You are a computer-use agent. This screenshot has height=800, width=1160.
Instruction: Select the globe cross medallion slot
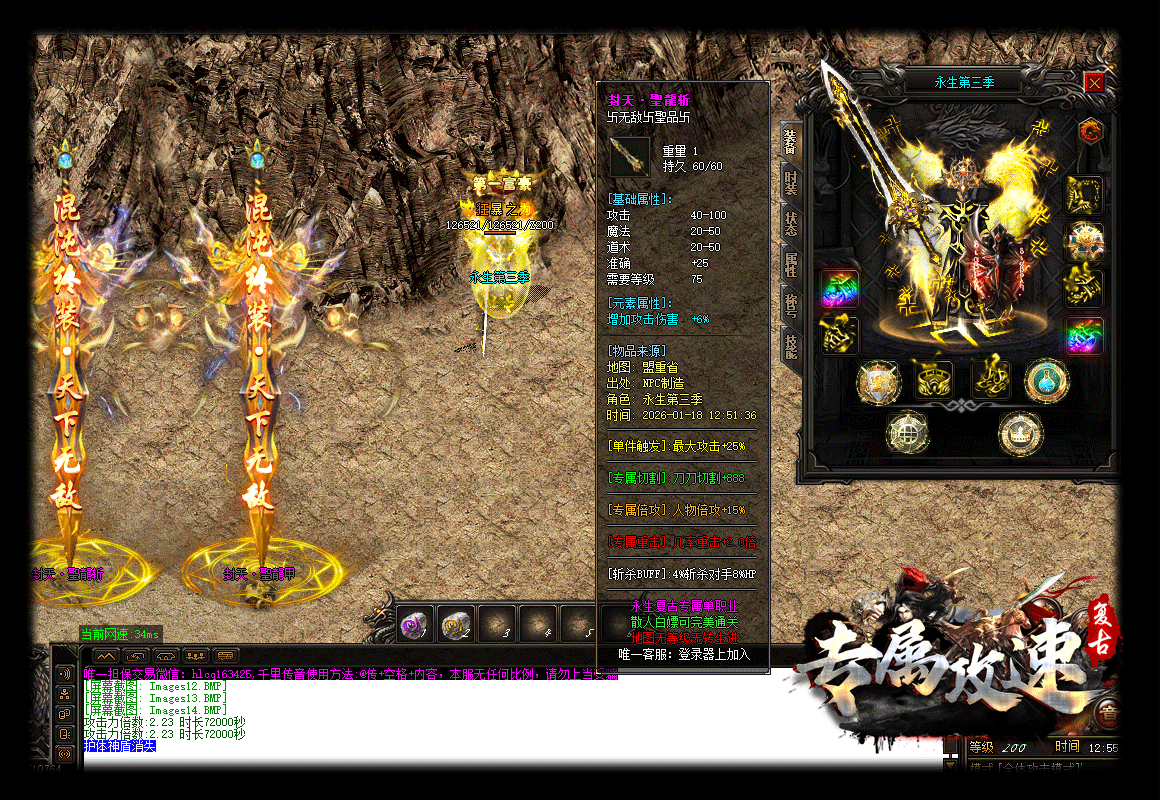907,433
